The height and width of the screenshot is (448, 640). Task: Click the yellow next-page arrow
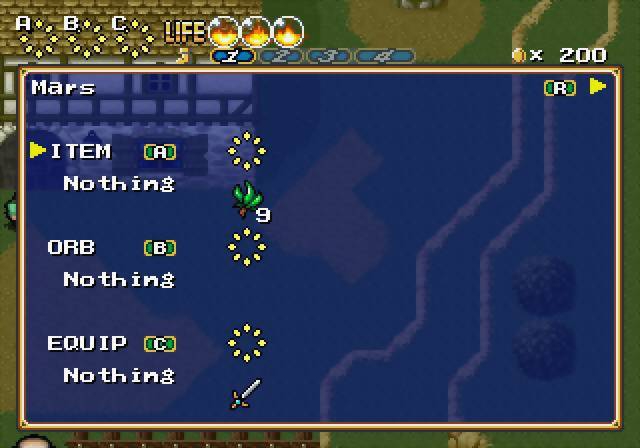[598, 87]
